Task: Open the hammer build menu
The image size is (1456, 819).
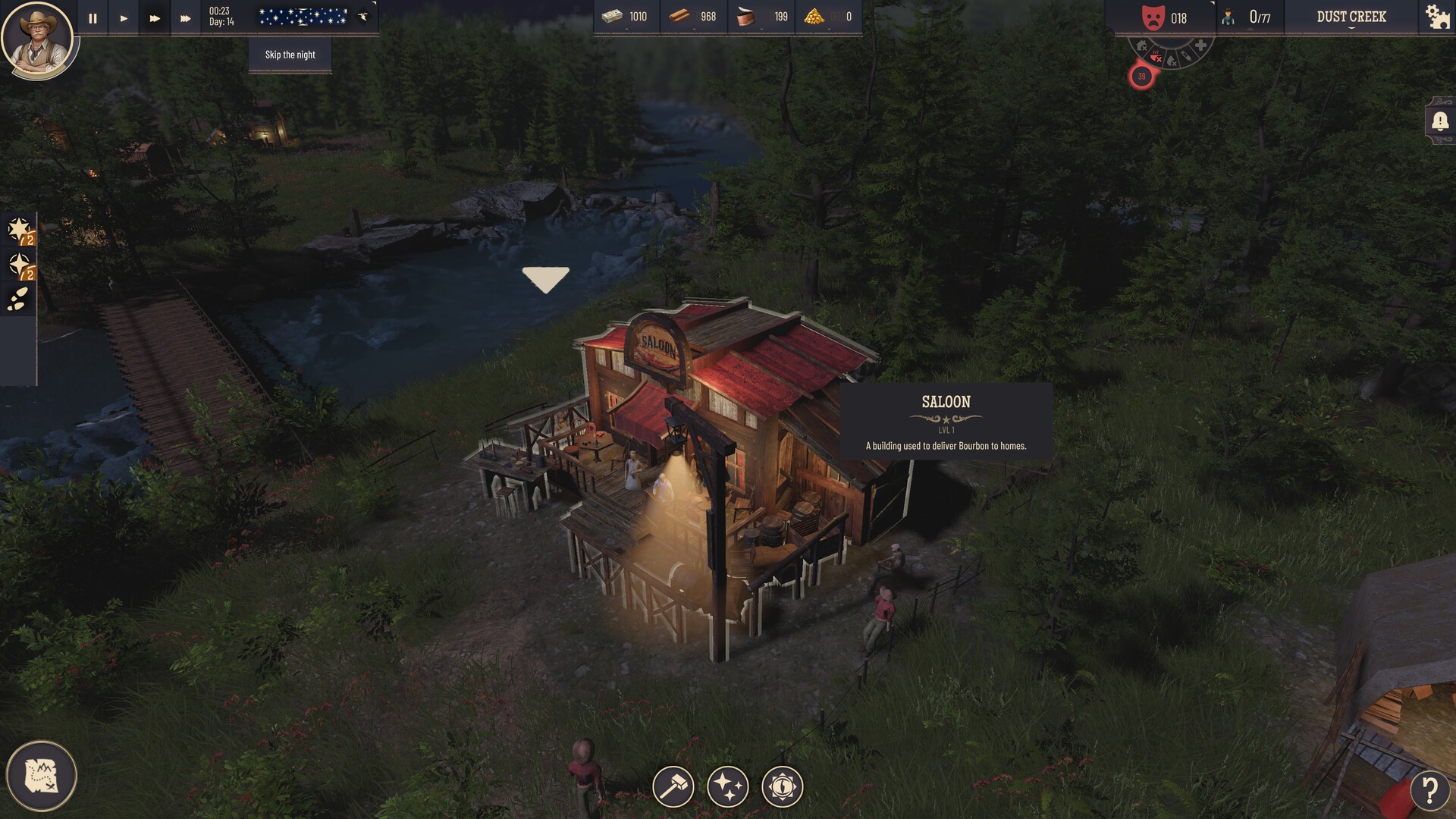Action: click(673, 786)
